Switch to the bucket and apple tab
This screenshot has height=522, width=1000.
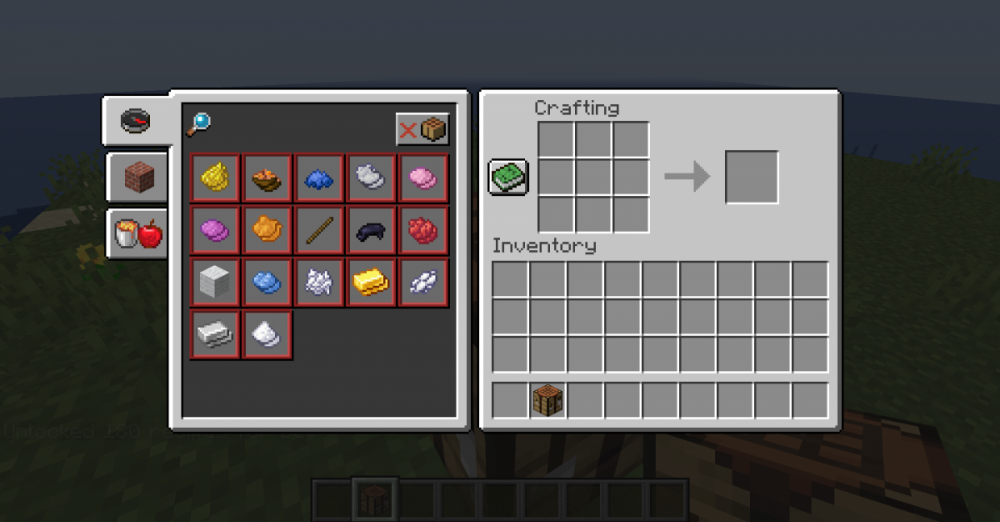(138, 234)
